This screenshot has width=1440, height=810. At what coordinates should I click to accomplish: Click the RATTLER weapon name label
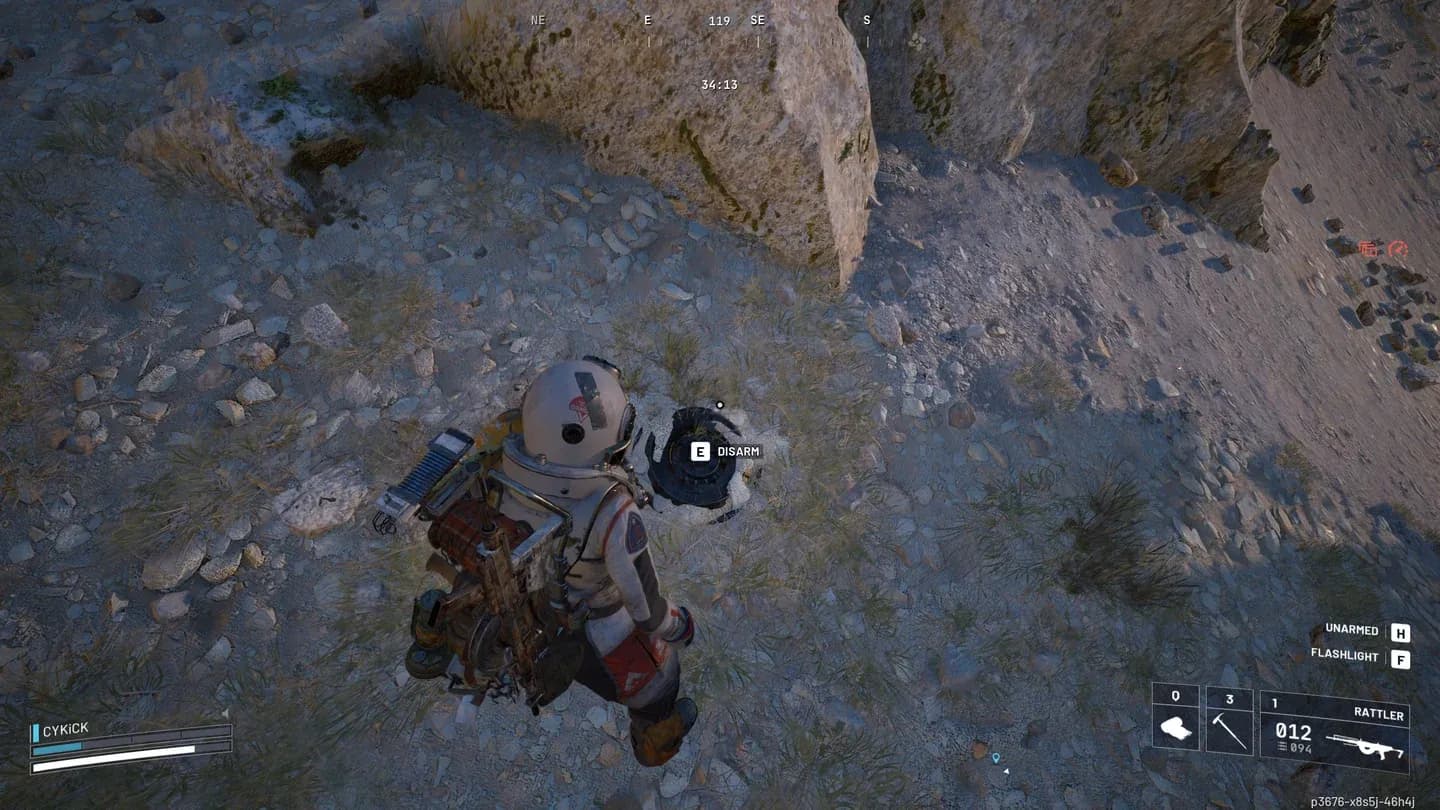(x=1378, y=713)
